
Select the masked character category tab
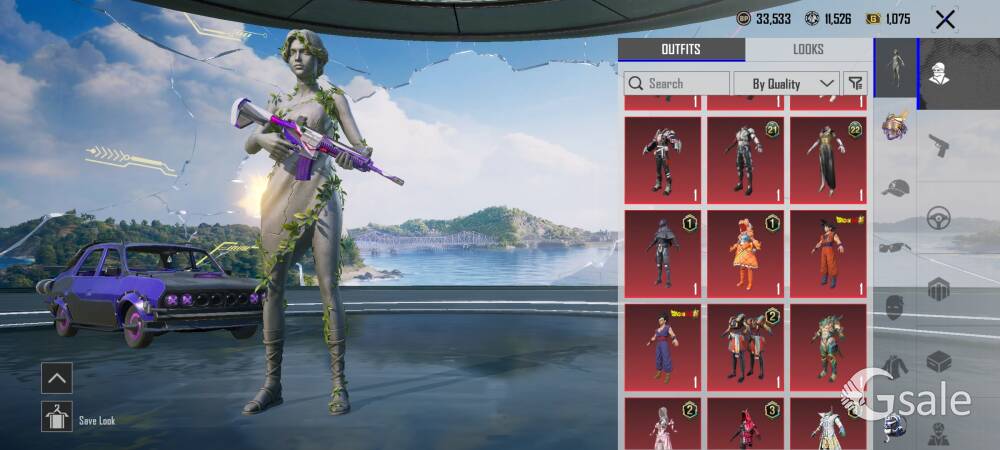click(x=938, y=73)
